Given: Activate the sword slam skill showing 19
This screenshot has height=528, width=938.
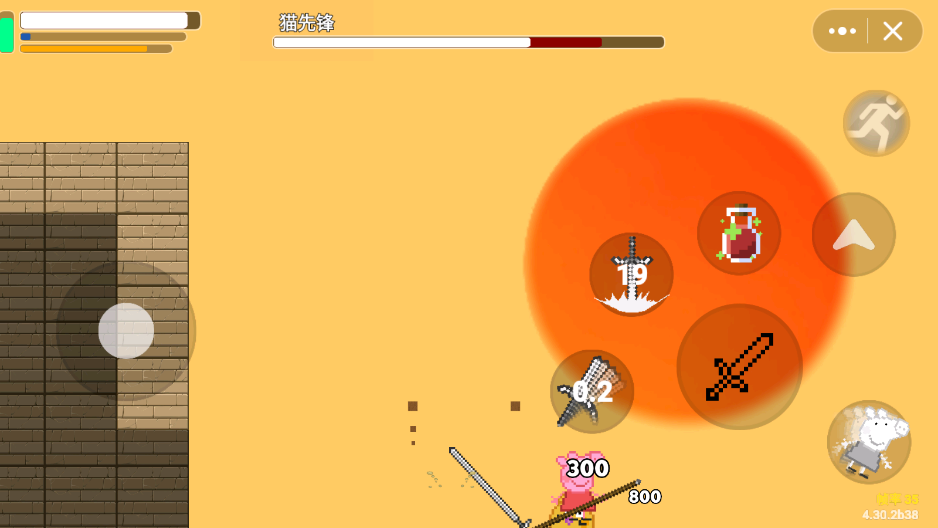Looking at the screenshot, I should click(631, 274).
